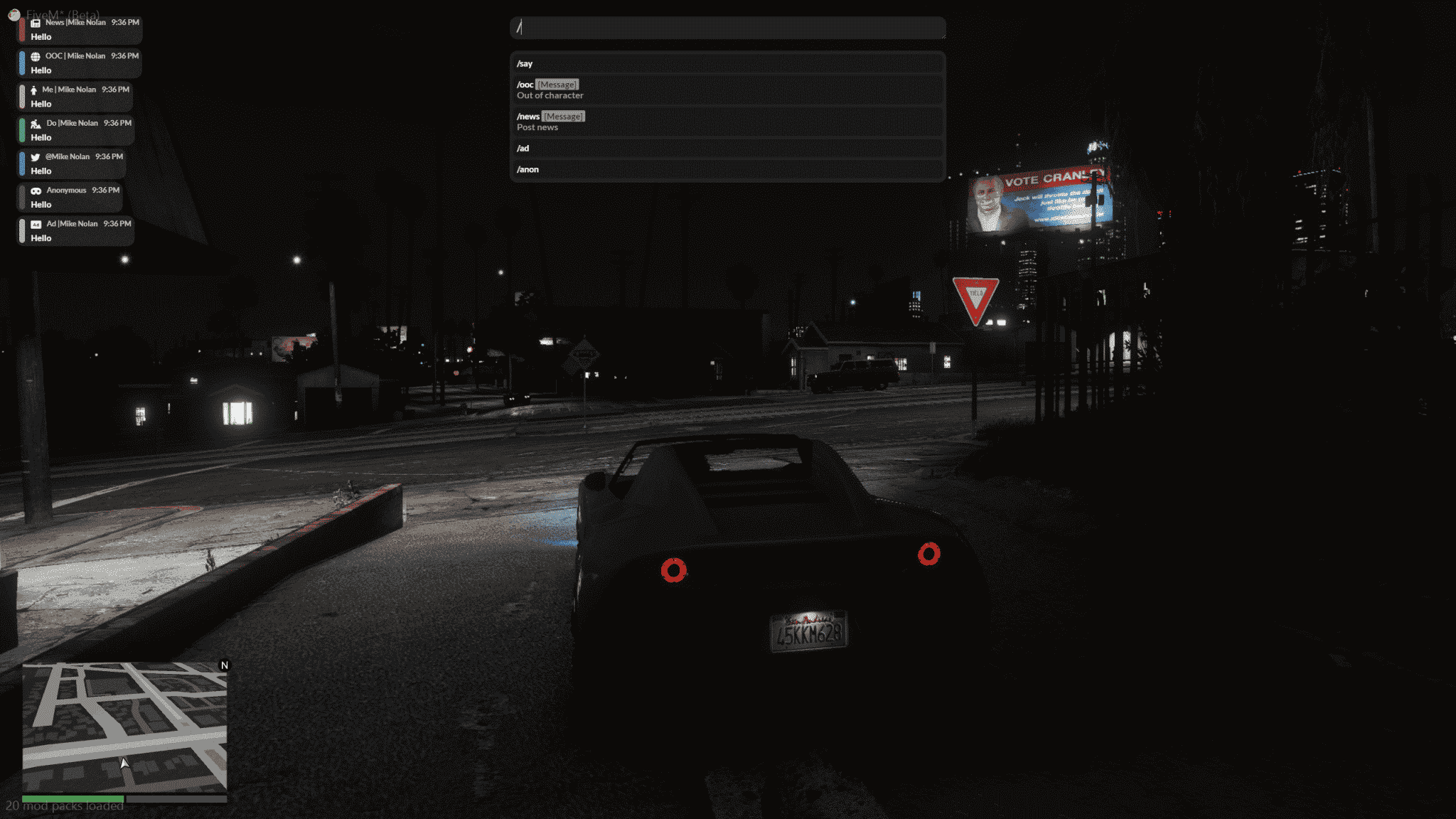Click the newspaper icon on the News notification
Viewport: 1456px width, 819px height.
tap(34, 22)
